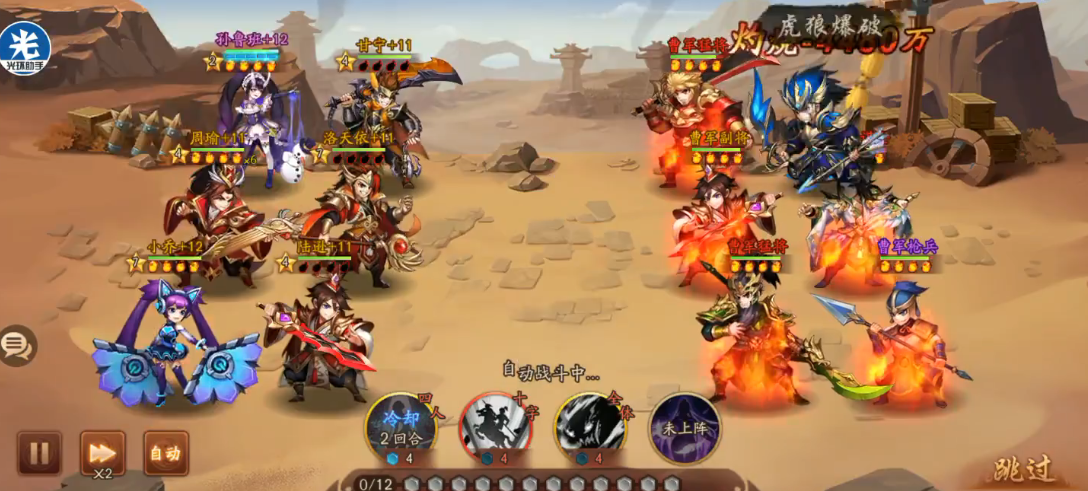Activate the 十字 cavalry skill
Viewport: 1088px width, 491px height.
click(495, 428)
